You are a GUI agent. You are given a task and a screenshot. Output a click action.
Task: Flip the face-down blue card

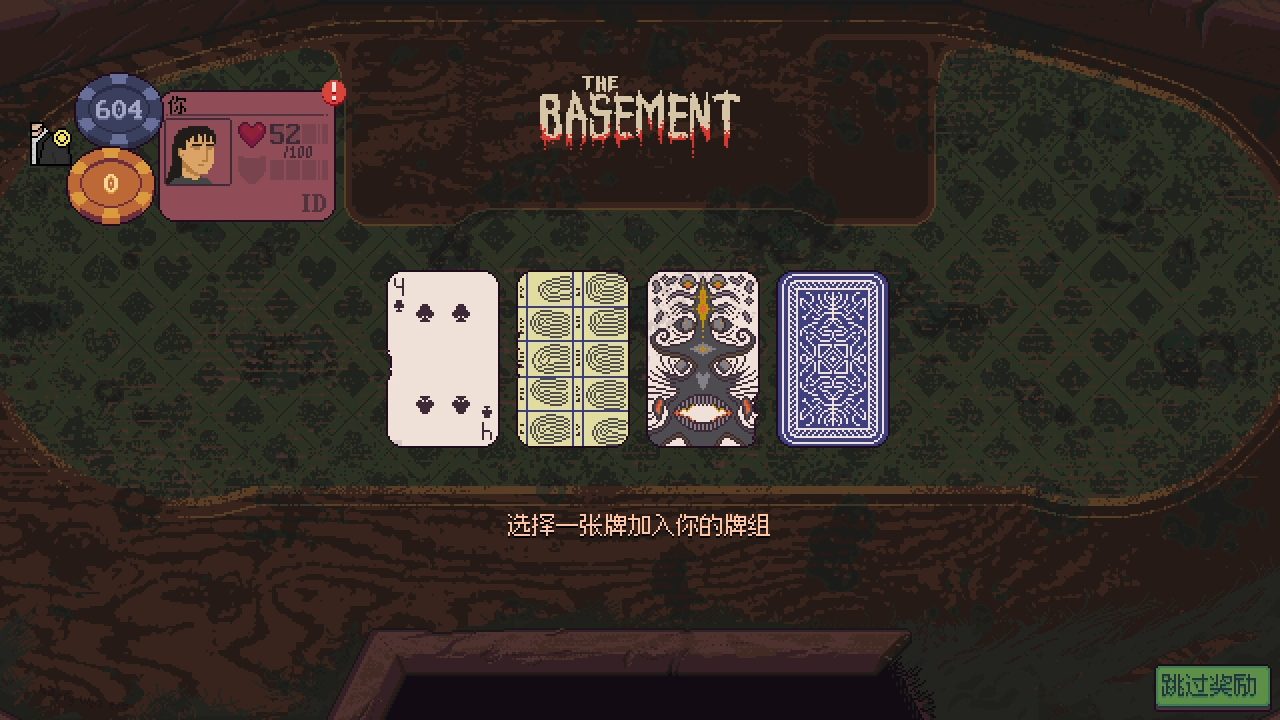click(831, 357)
